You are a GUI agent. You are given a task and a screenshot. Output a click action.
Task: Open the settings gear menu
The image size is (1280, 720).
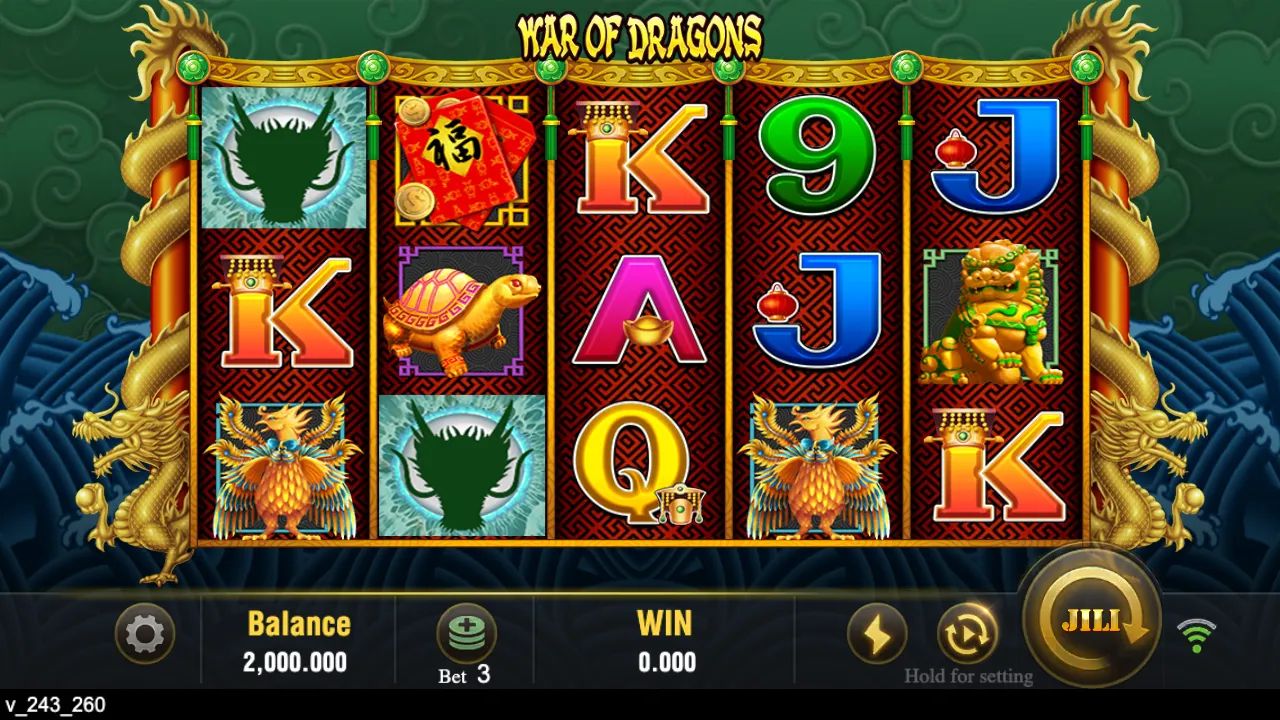[x=145, y=634]
